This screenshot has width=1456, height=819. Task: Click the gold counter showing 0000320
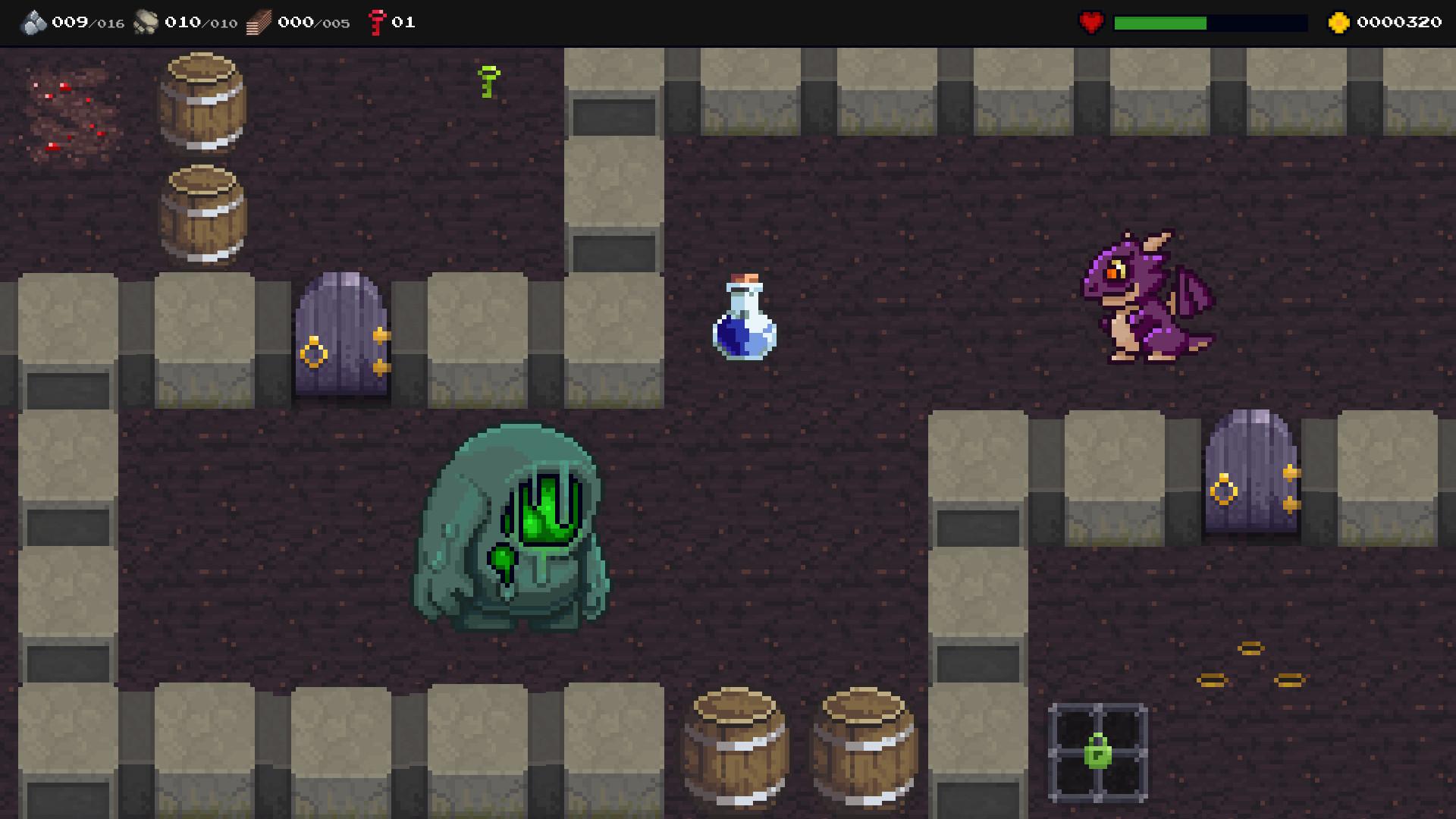tap(1402, 21)
